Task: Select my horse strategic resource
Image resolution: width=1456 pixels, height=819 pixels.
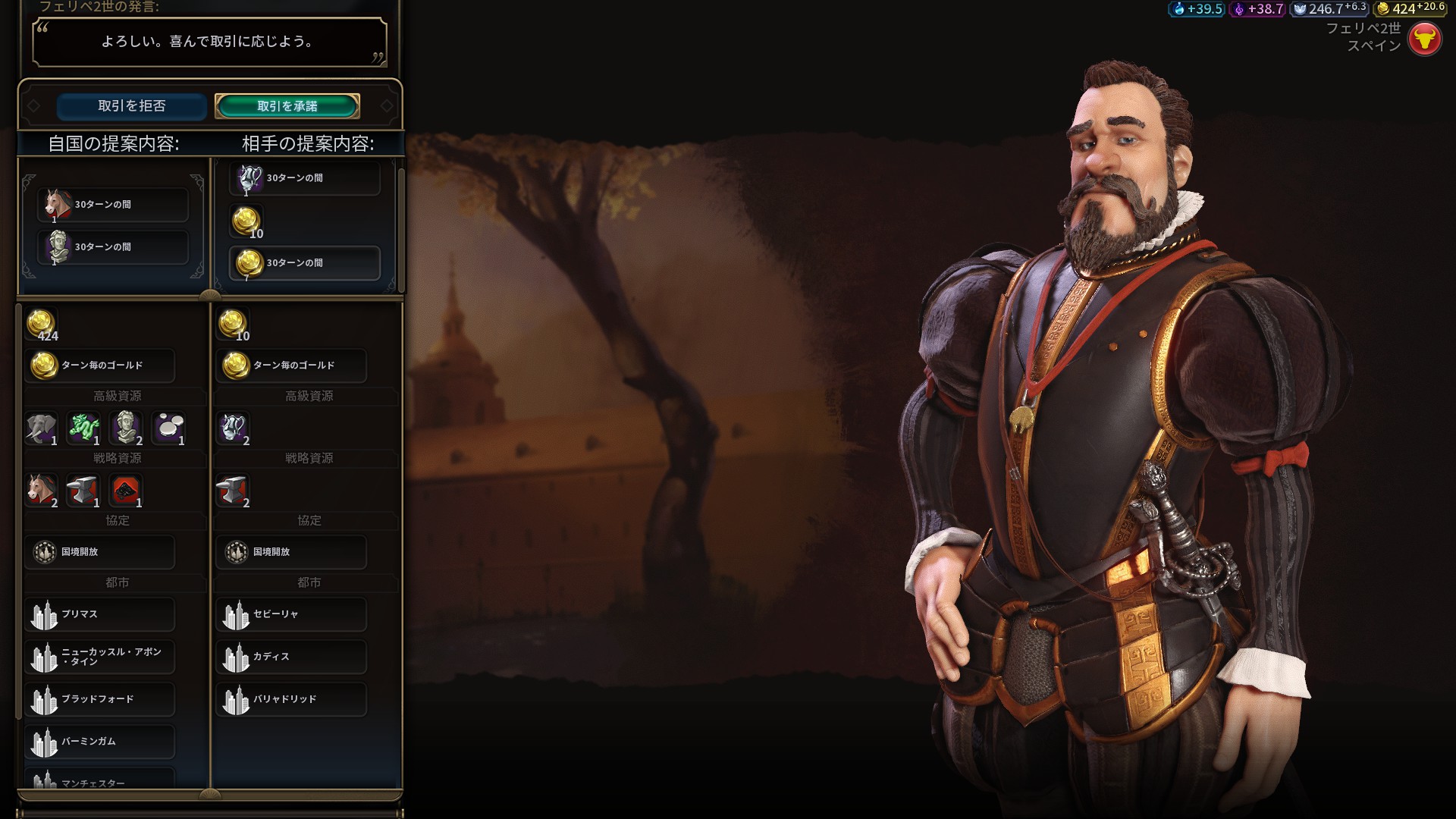Action: [42, 491]
